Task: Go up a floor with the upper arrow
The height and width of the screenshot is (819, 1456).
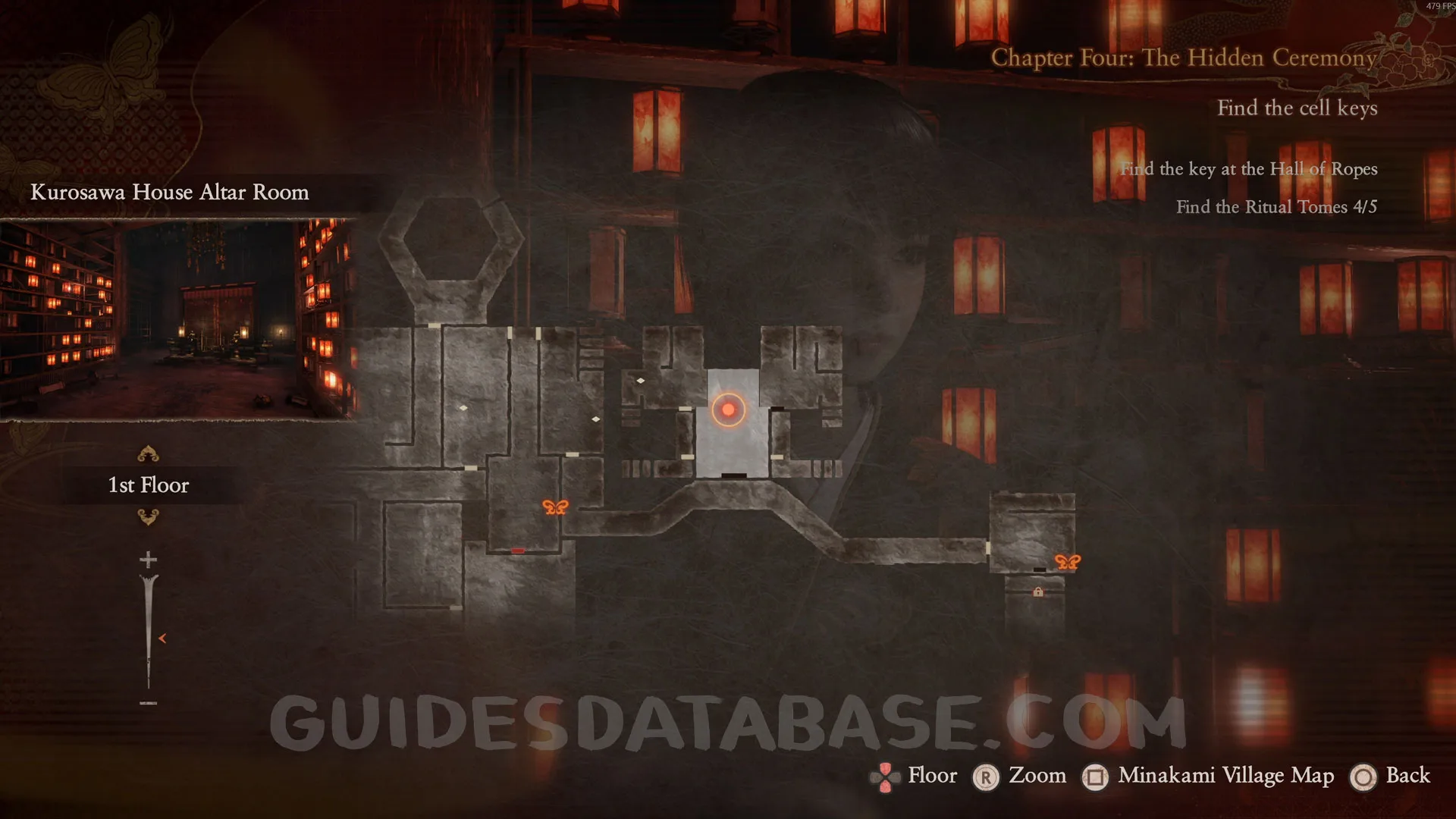Action: pyautogui.click(x=148, y=454)
